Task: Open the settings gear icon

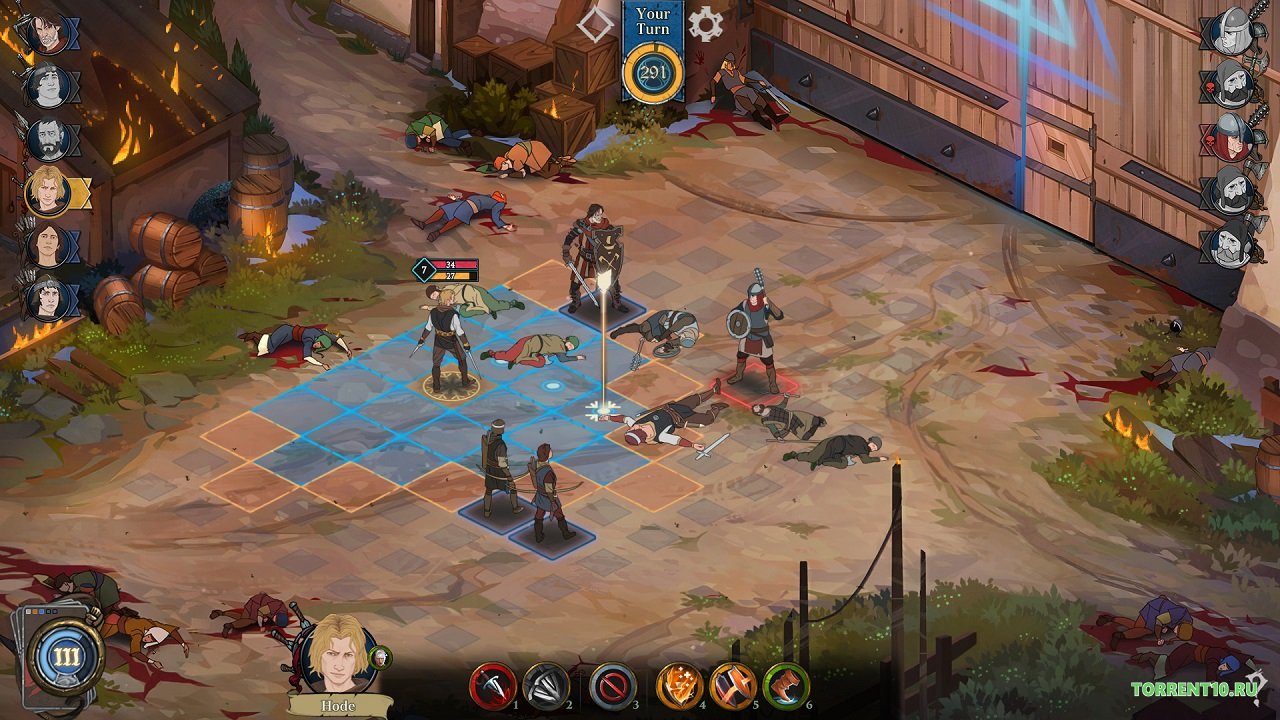Action: [705, 24]
